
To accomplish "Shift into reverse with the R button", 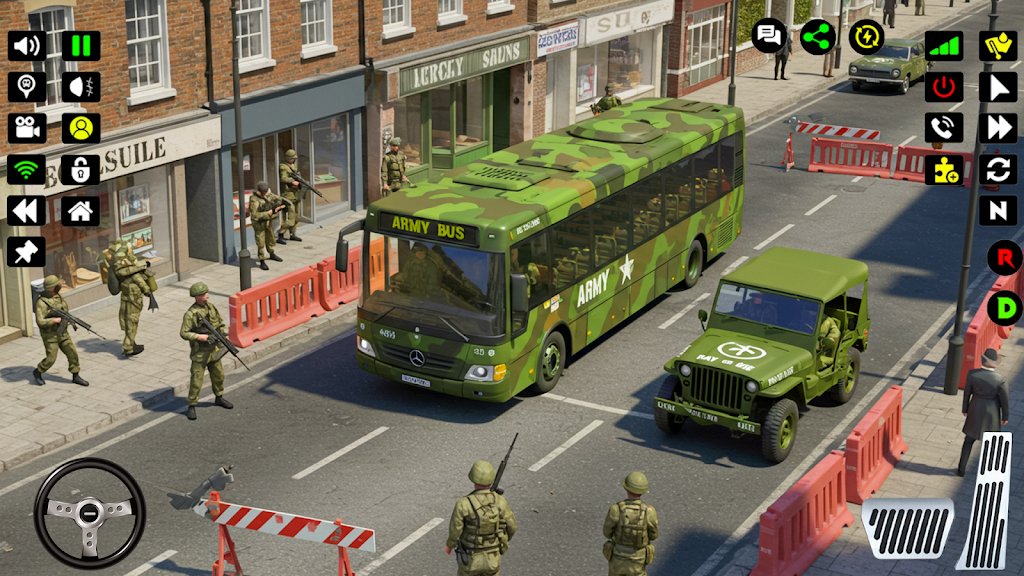I will coord(1004,258).
